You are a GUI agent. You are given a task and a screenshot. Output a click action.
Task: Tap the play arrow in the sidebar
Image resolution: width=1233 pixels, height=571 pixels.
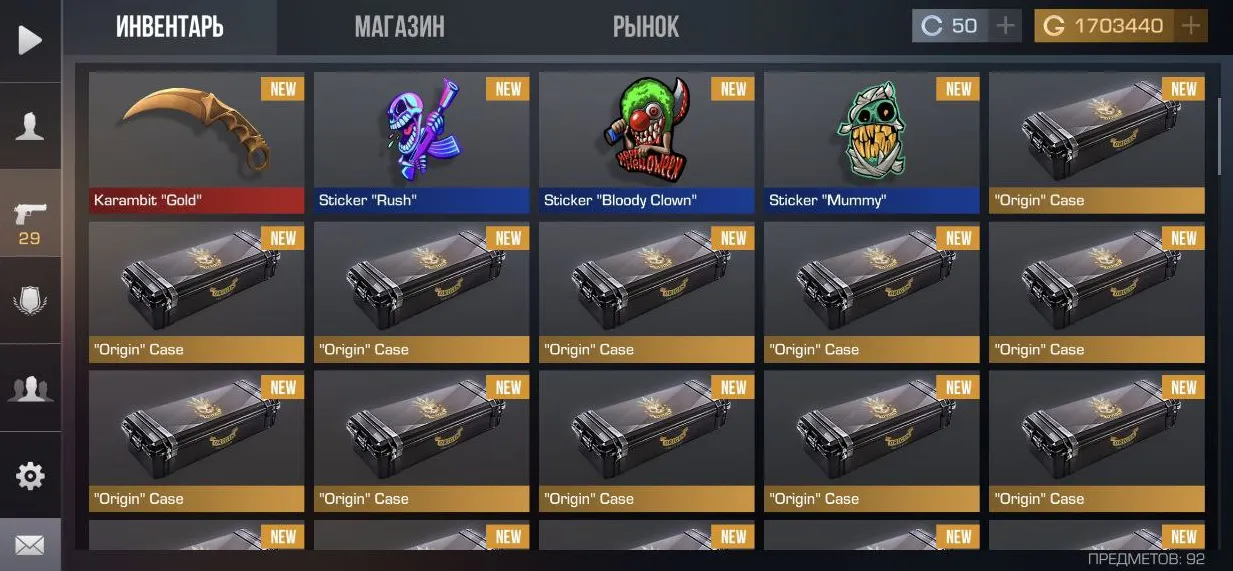click(30, 40)
